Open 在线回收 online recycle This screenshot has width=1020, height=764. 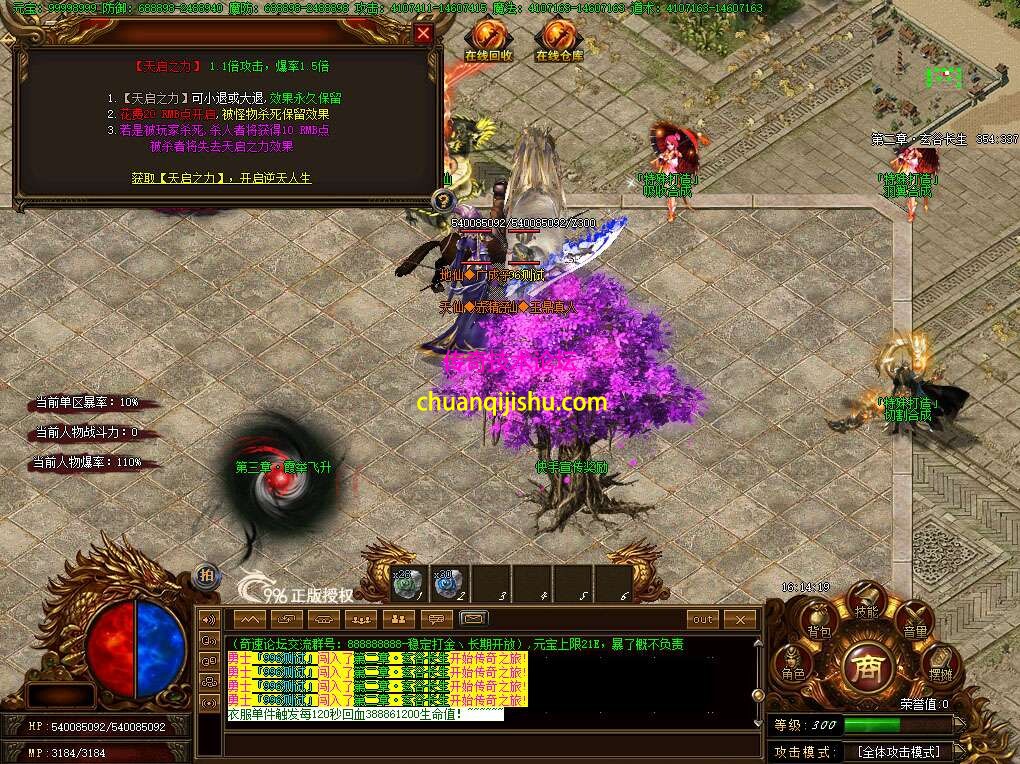click(488, 40)
